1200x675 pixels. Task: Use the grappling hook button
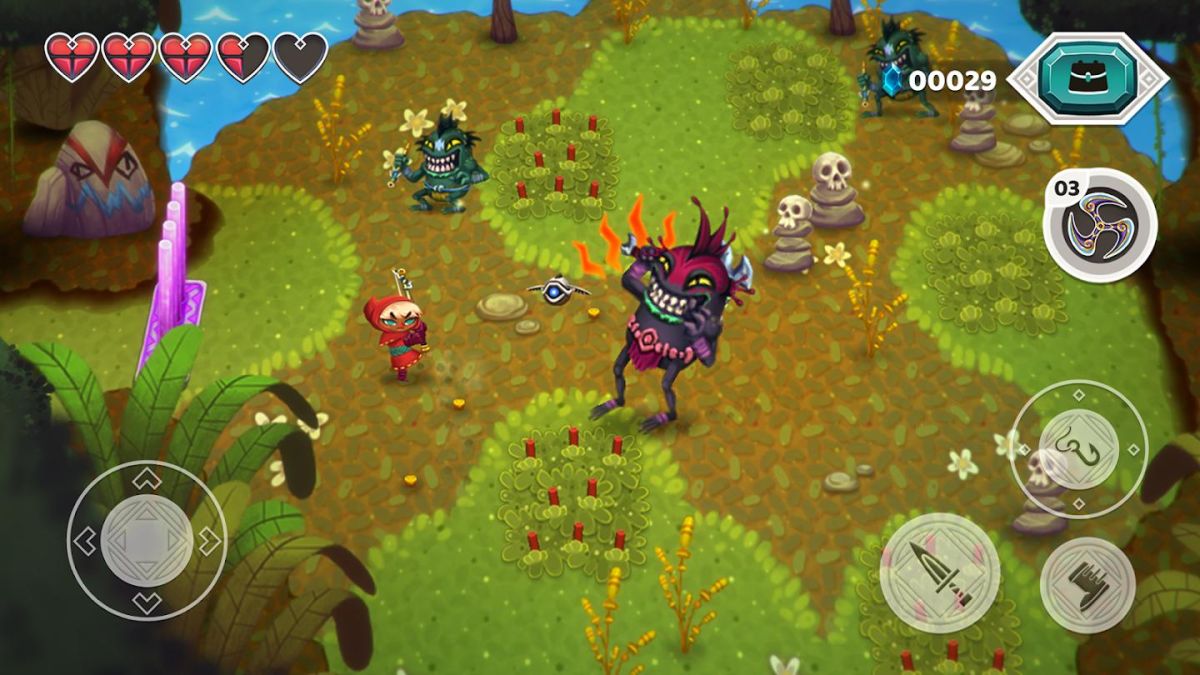(x=1079, y=449)
